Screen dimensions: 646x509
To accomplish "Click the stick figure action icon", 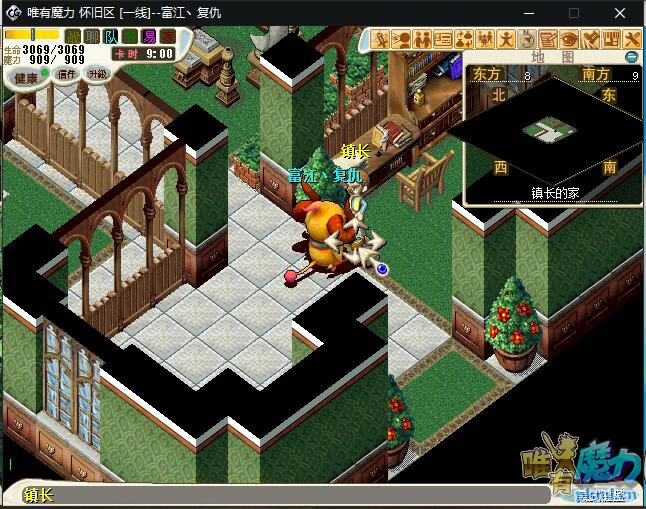I will pyautogui.click(x=506, y=39).
